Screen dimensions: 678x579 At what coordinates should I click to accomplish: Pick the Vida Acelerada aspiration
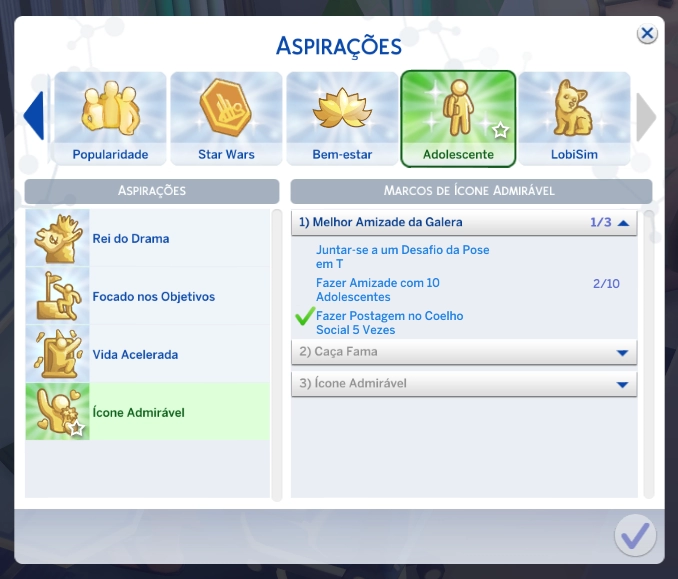(147, 355)
